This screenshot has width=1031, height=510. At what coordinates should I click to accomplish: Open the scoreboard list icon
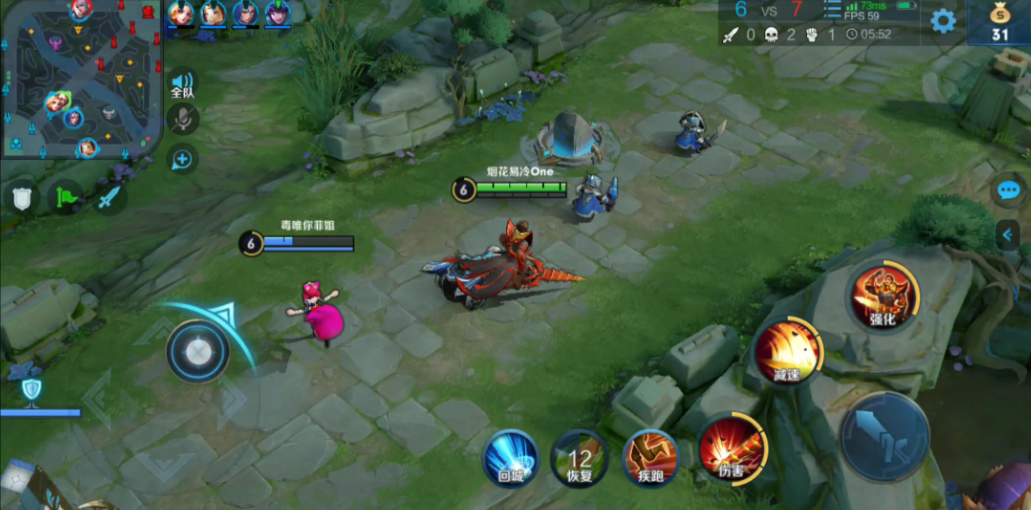pyautogui.click(x=832, y=10)
